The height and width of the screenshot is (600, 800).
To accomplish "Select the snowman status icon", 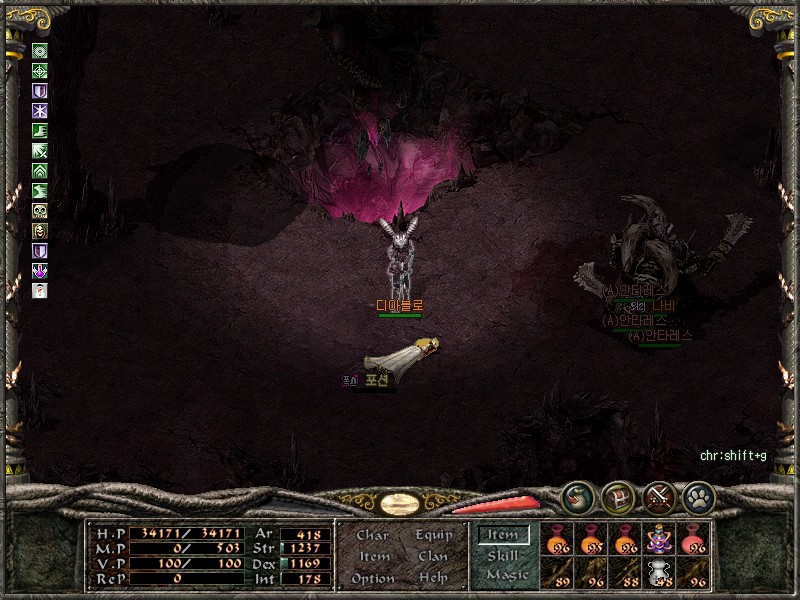I will (40, 290).
